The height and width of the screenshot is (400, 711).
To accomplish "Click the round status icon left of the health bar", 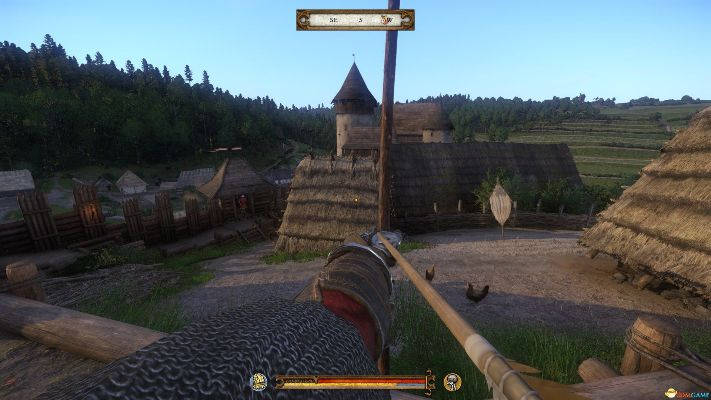I will (258, 381).
